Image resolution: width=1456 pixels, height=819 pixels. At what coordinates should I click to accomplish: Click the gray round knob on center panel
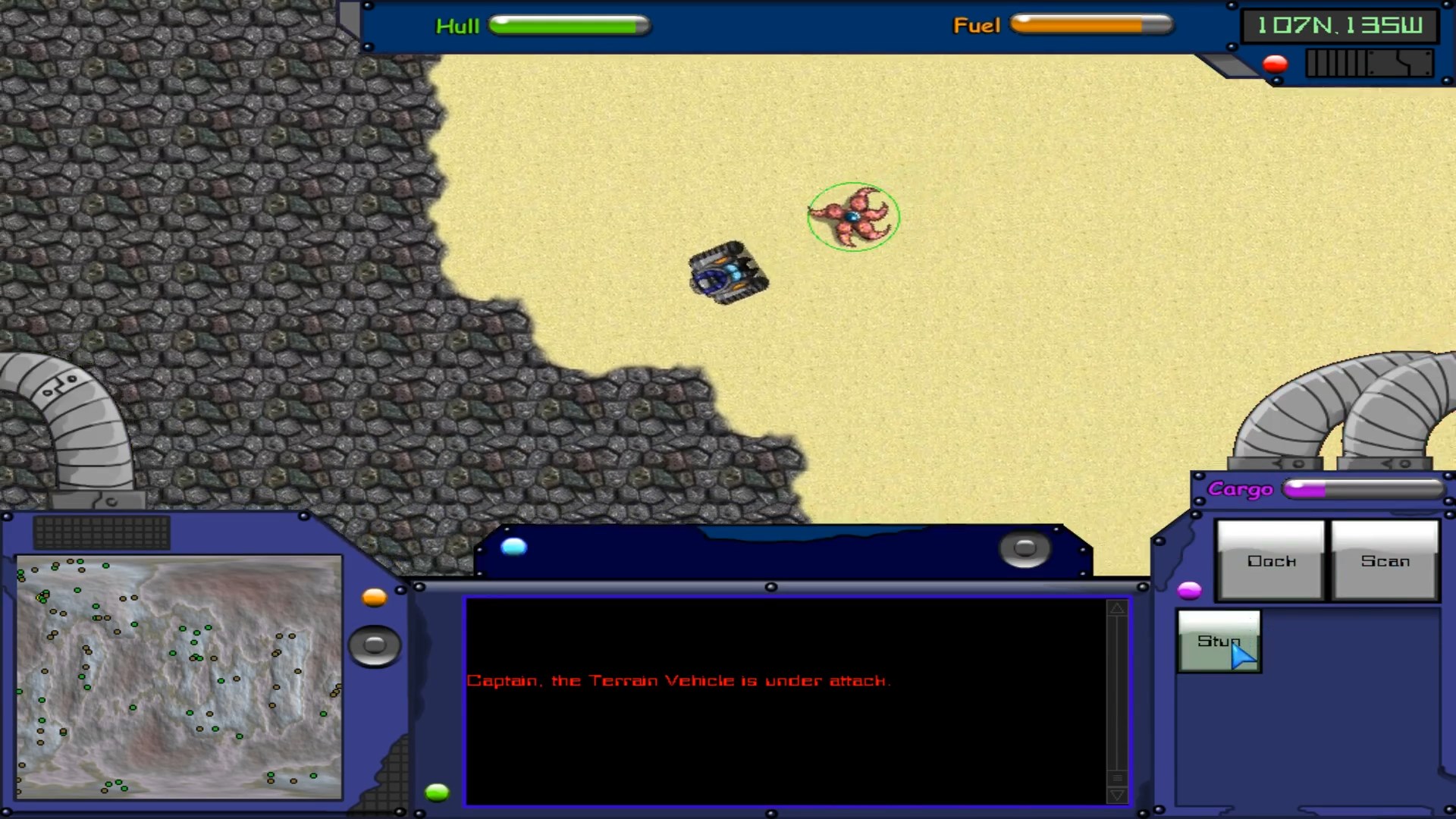click(x=1025, y=548)
